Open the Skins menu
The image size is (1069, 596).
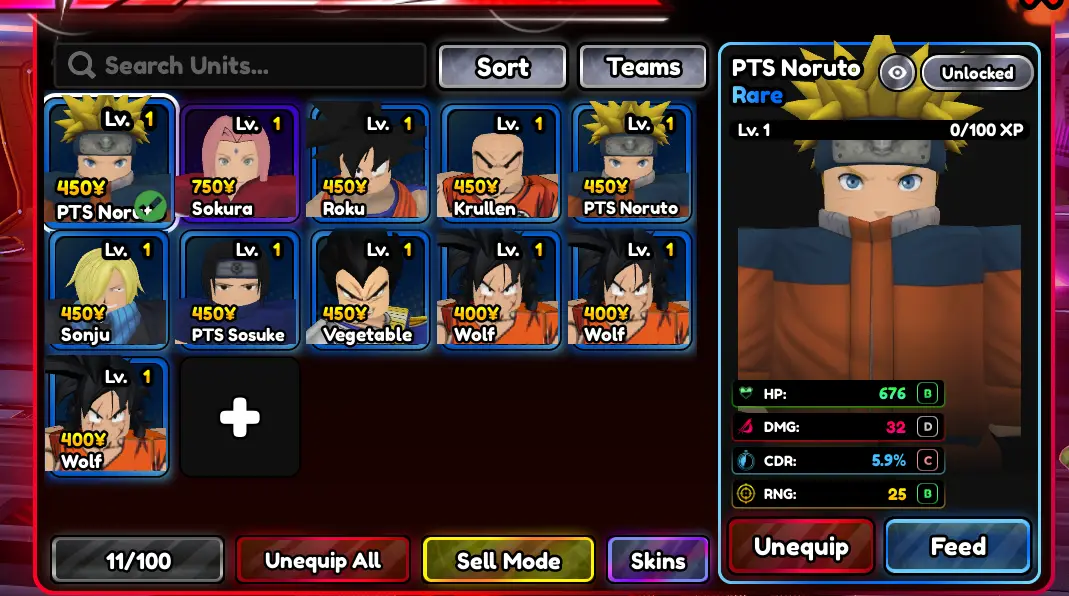658,560
